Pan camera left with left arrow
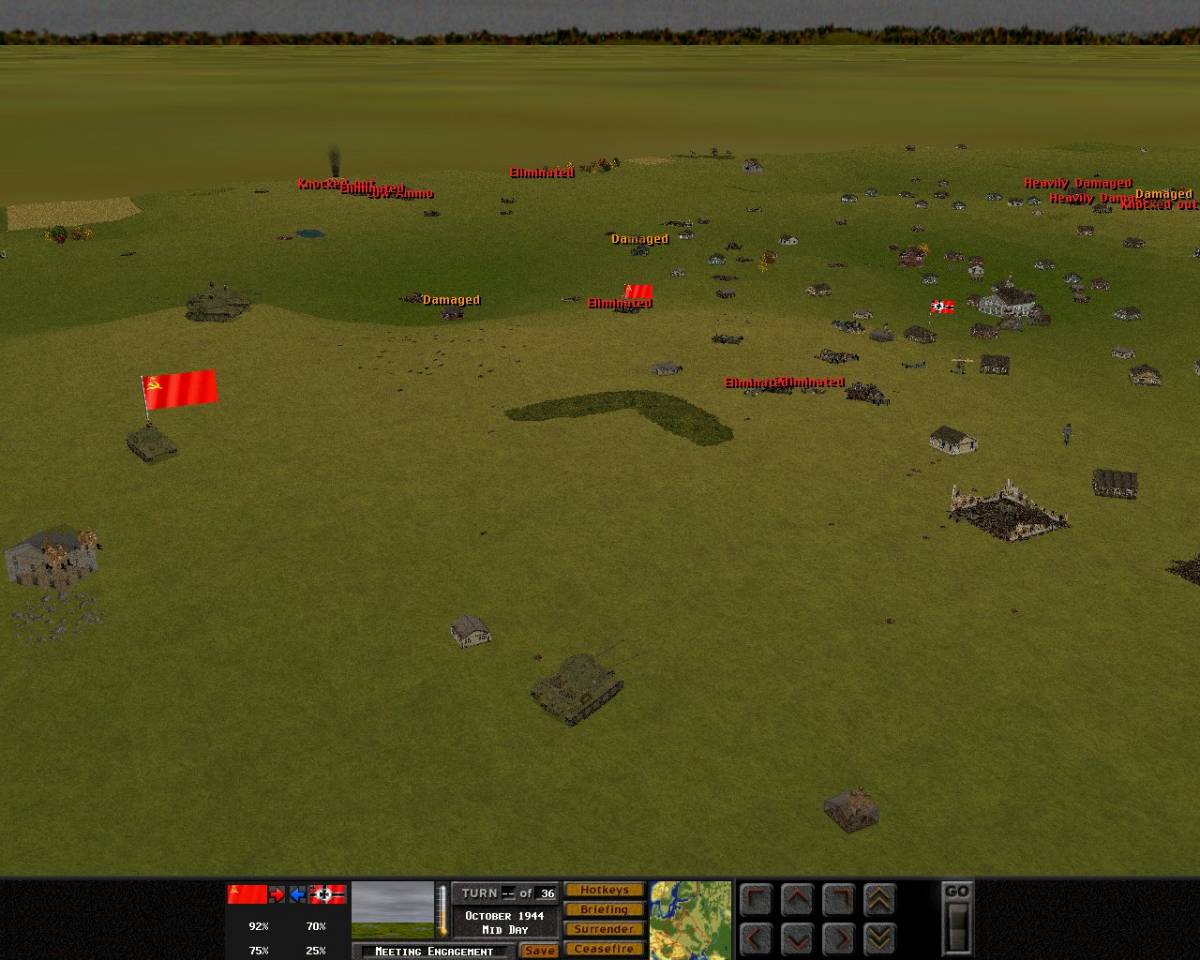This screenshot has height=960, width=1200. (x=756, y=939)
